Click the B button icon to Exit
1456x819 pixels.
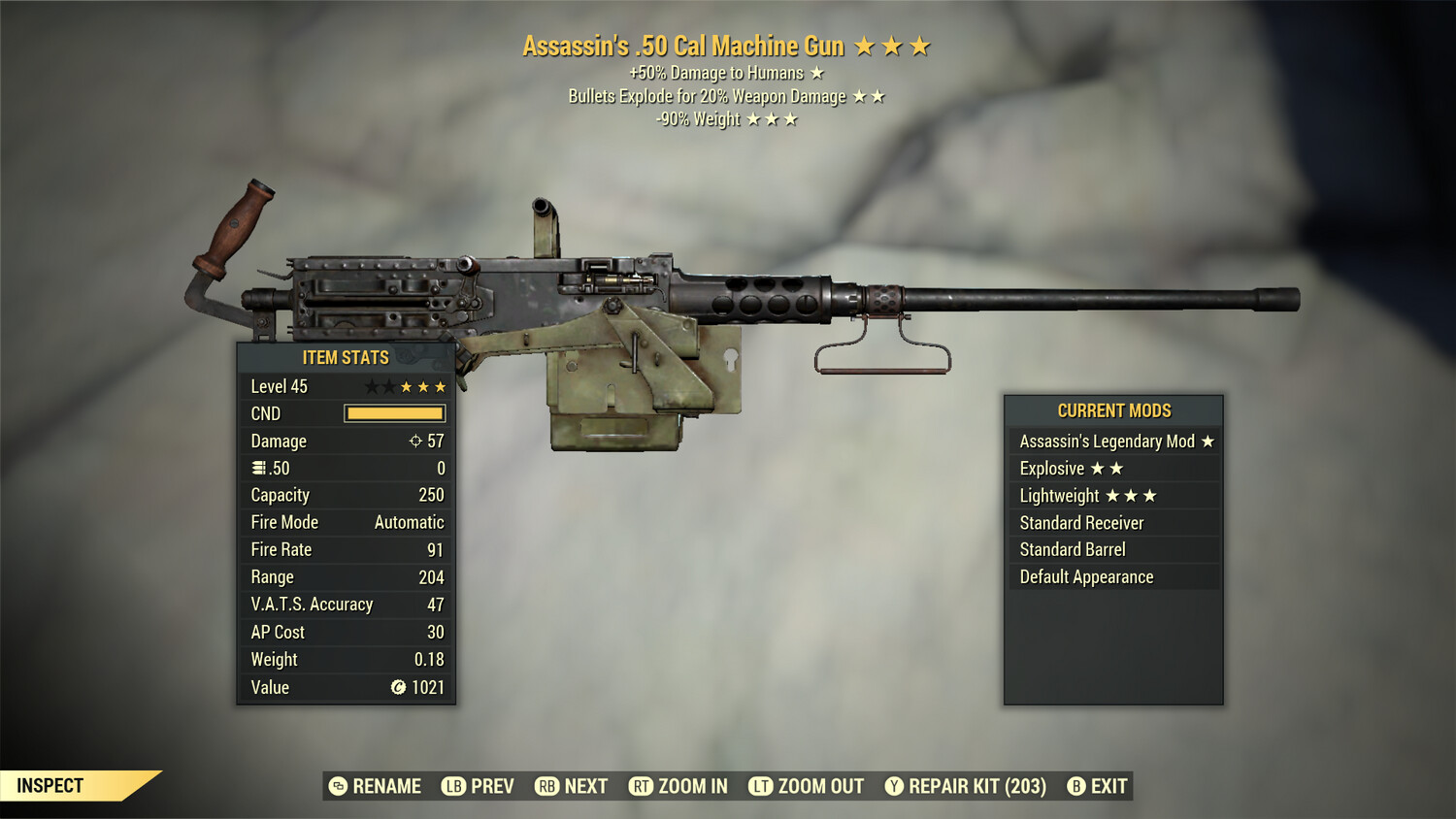[x=1075, y=786]
